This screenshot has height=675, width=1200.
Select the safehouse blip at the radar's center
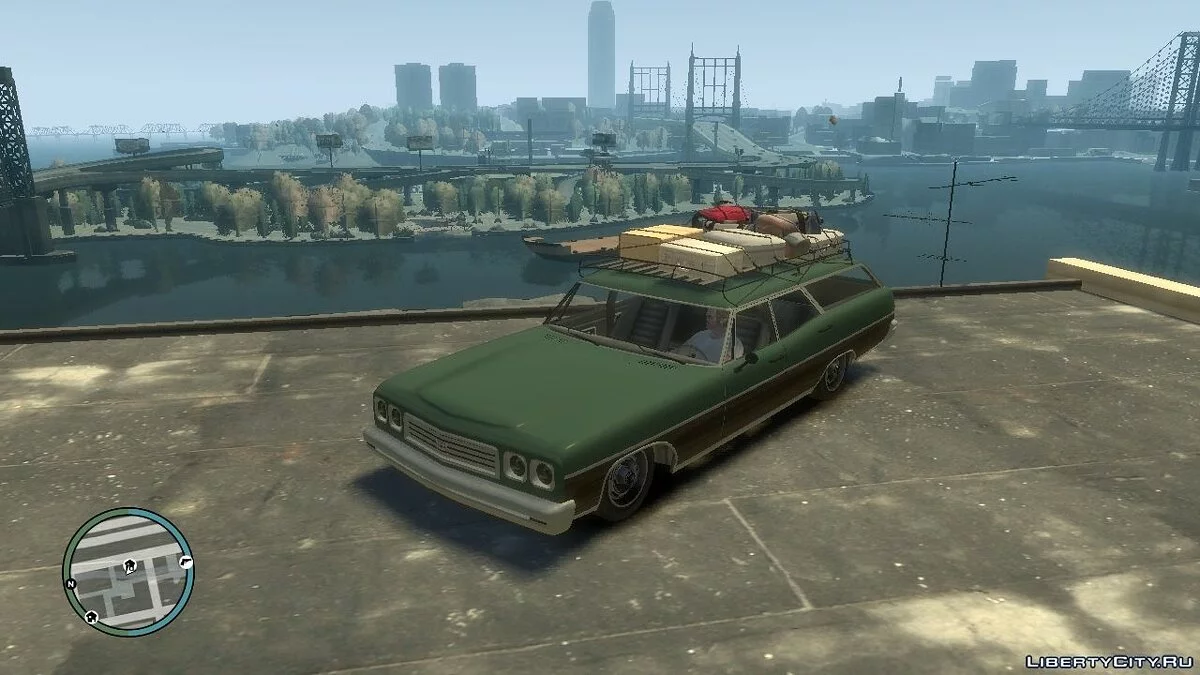click(x=130, y=566)
